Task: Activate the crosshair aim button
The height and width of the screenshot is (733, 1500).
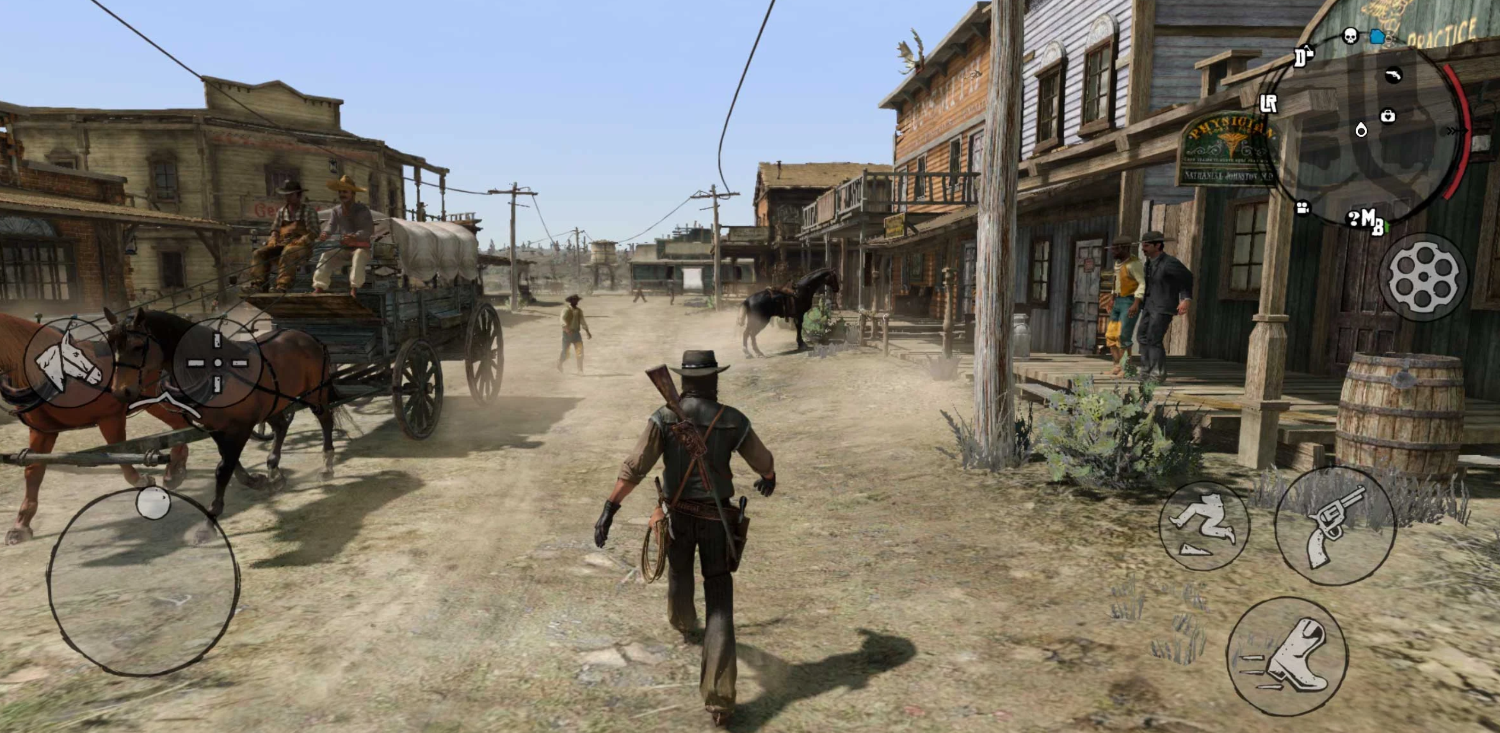Action: coord(217,363)
